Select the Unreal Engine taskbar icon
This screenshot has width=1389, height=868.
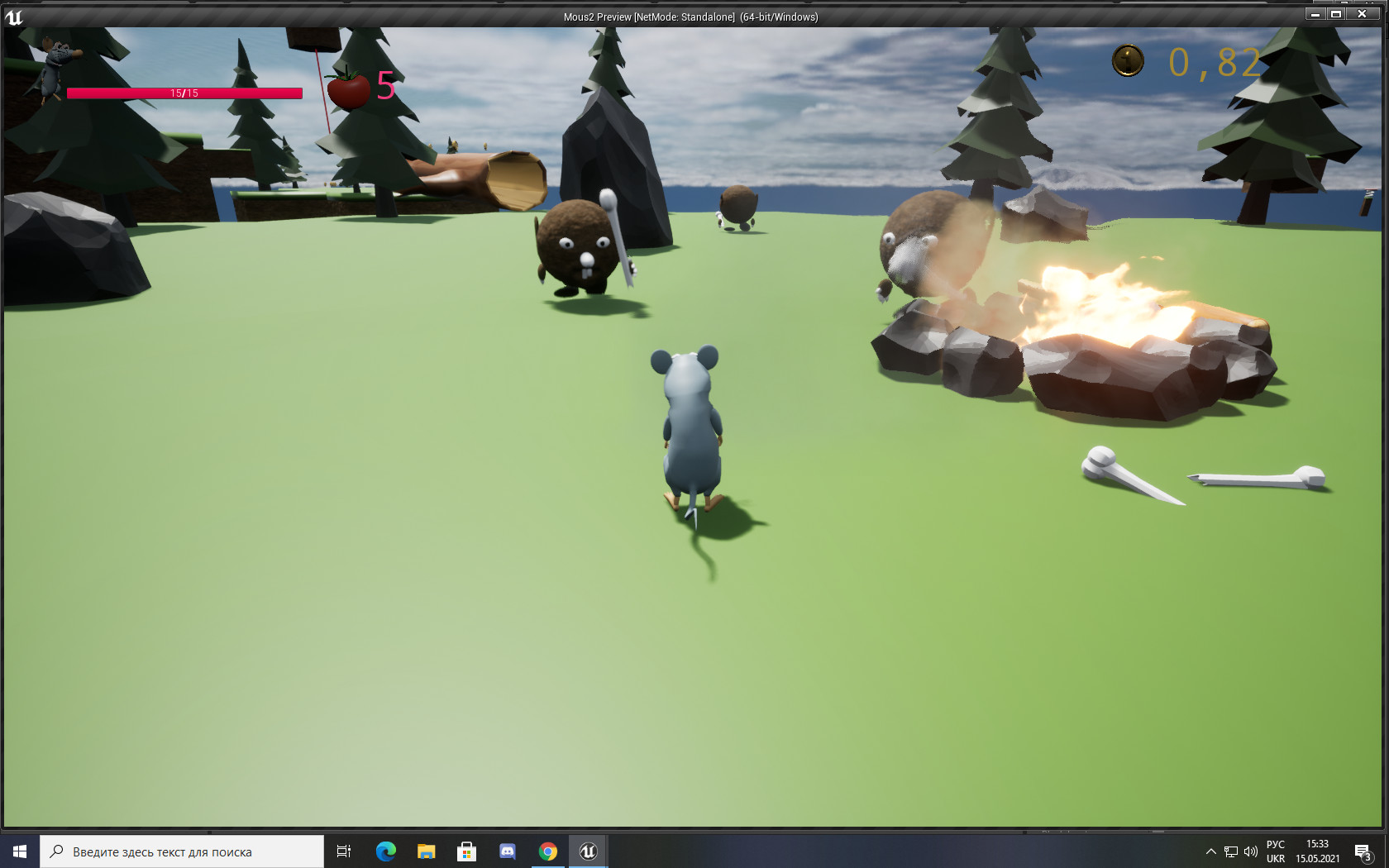(x=588, y=851)
